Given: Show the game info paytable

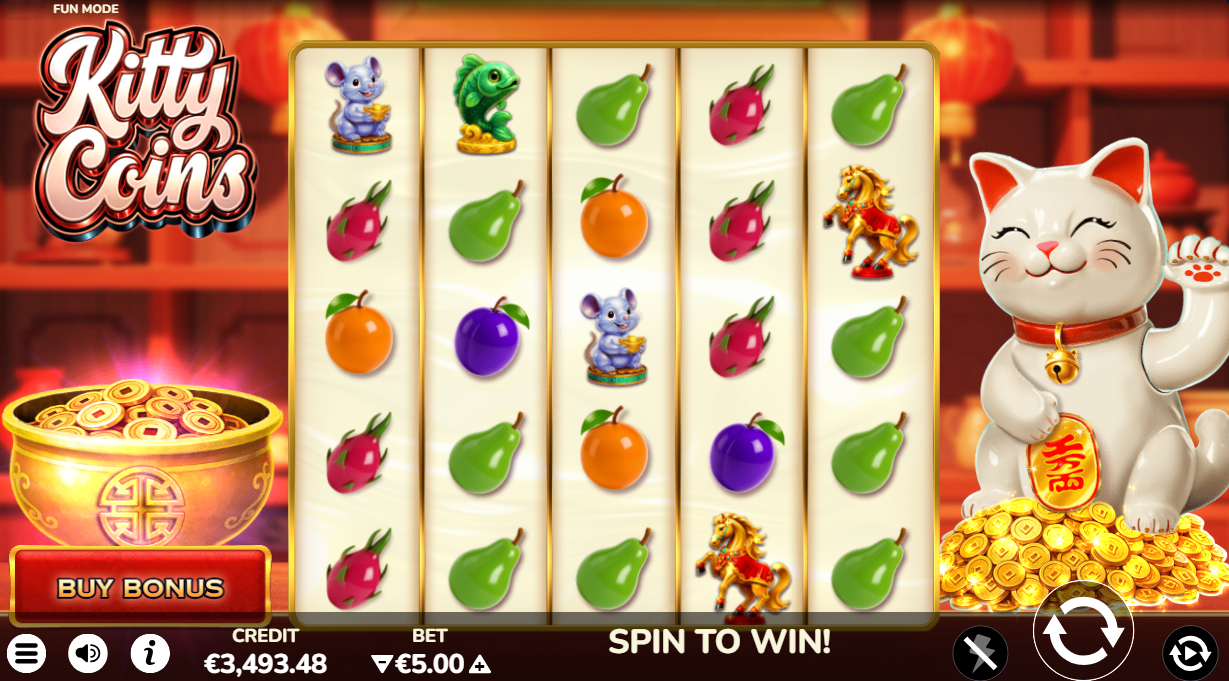Looking at the screenshot, I should [150, 654].
